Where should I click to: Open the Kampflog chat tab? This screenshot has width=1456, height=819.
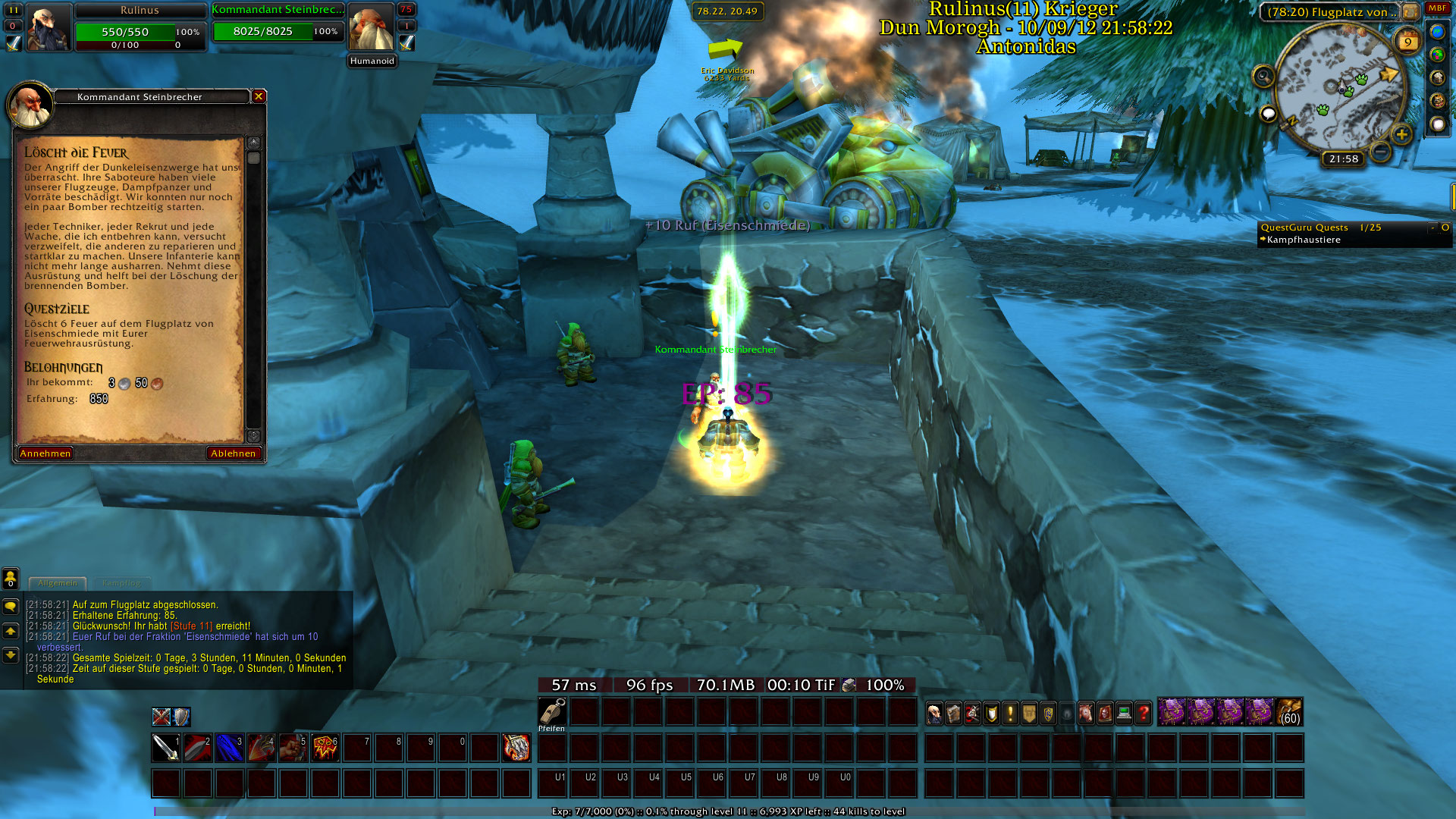[121, 583]
